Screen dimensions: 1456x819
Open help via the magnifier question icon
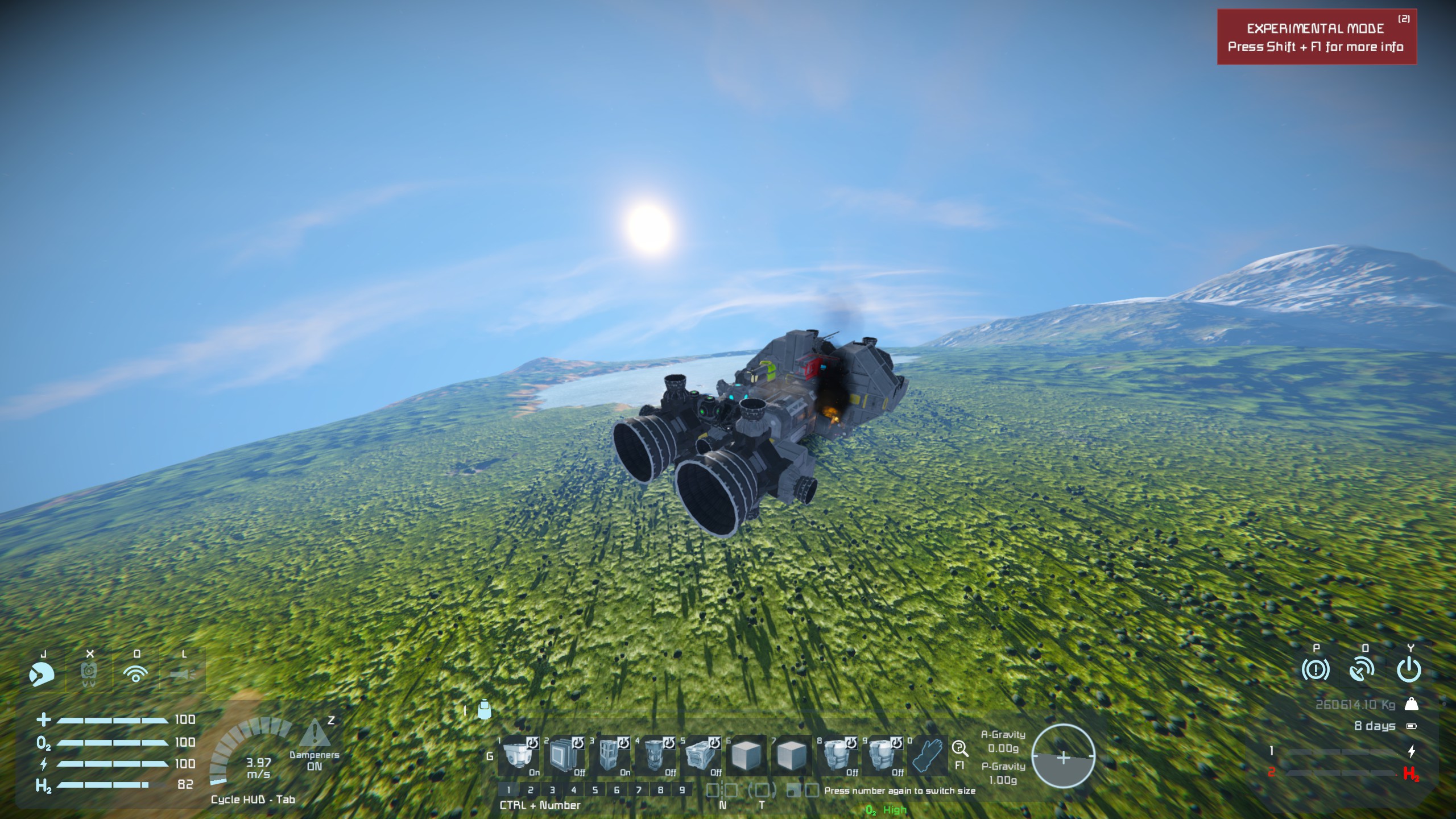tap(959, 748)
